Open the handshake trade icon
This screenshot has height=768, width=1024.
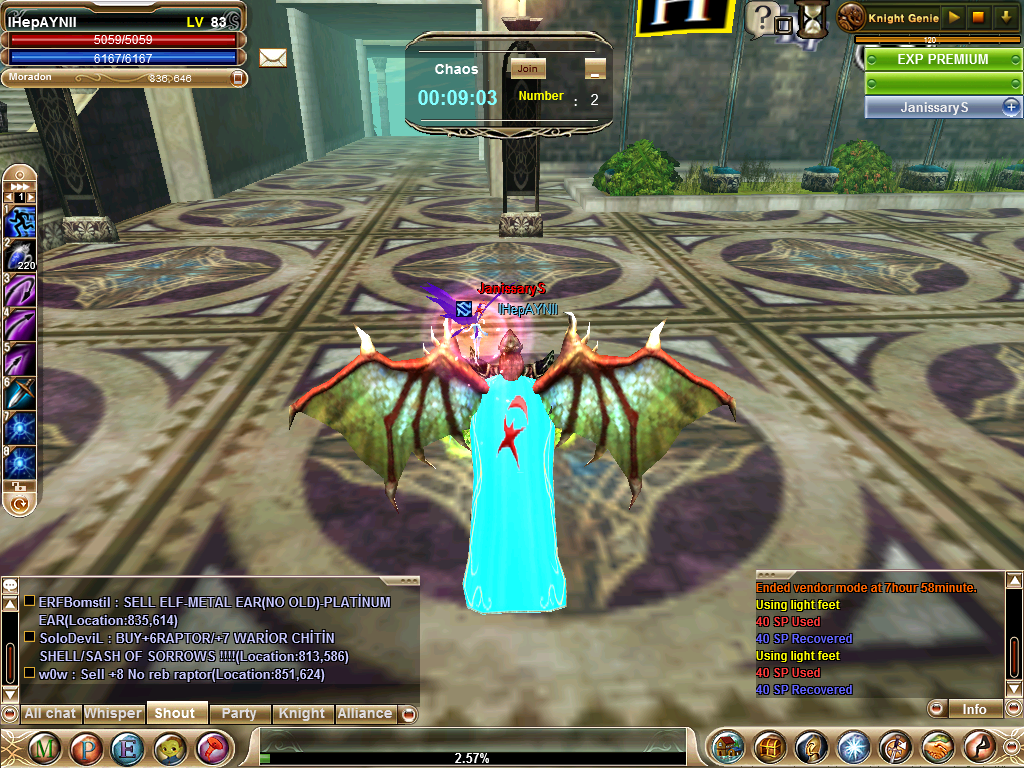[x=937, y=747]
